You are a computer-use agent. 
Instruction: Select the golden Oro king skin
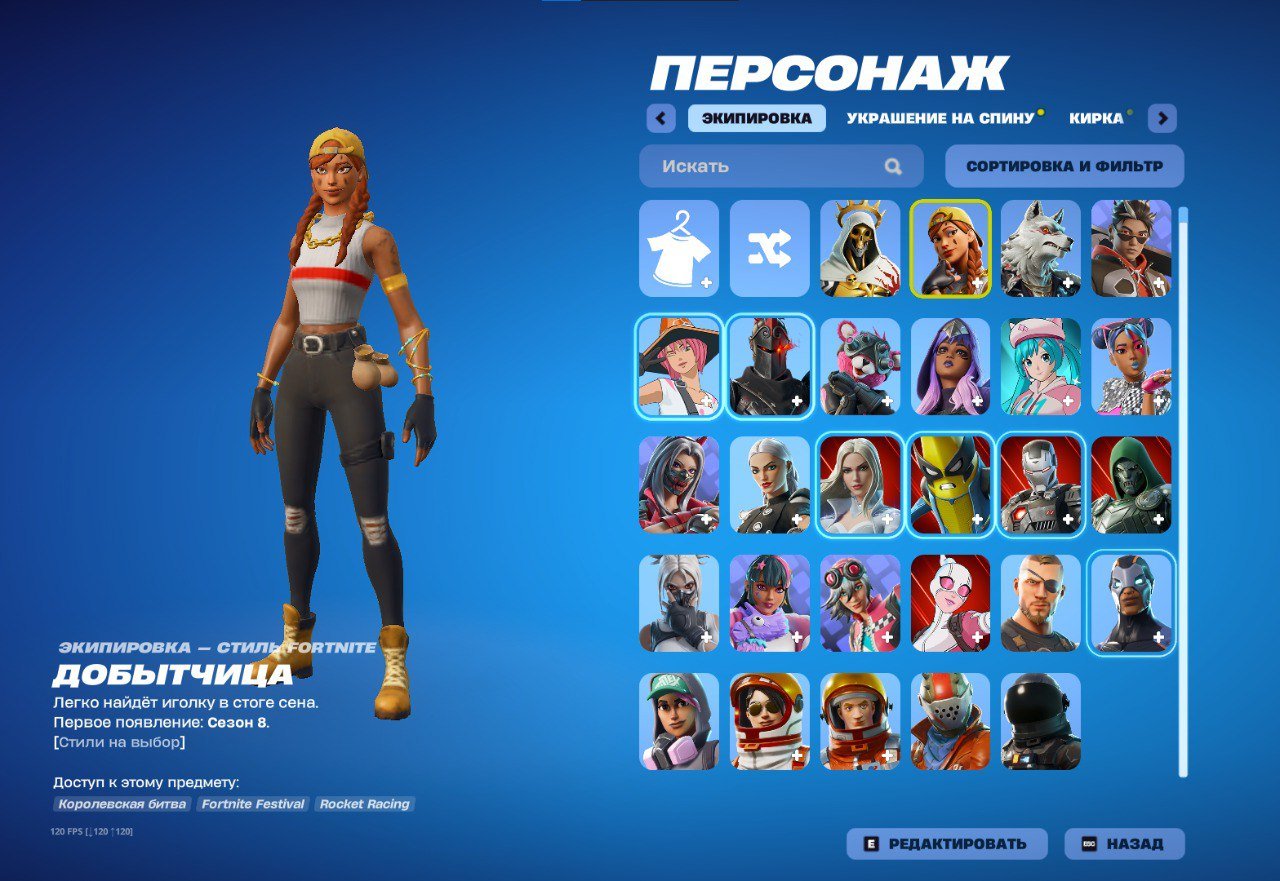pyautogui.click(x=859, y=250)
